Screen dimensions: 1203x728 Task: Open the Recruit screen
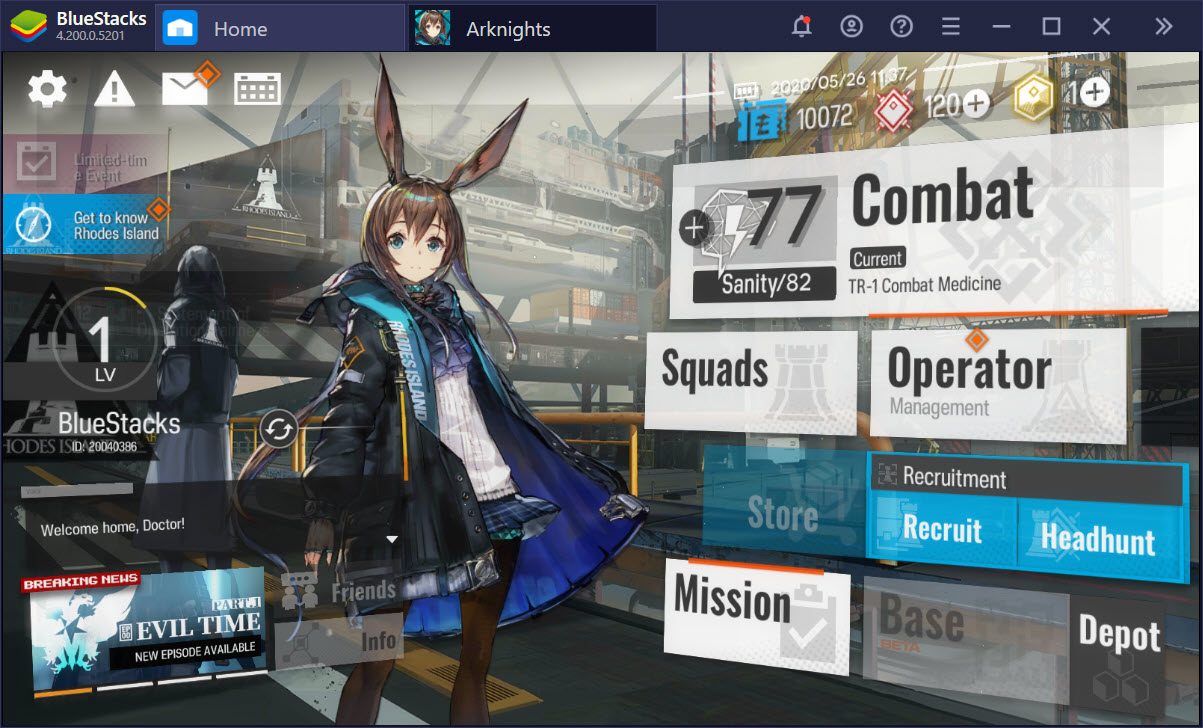942,529
